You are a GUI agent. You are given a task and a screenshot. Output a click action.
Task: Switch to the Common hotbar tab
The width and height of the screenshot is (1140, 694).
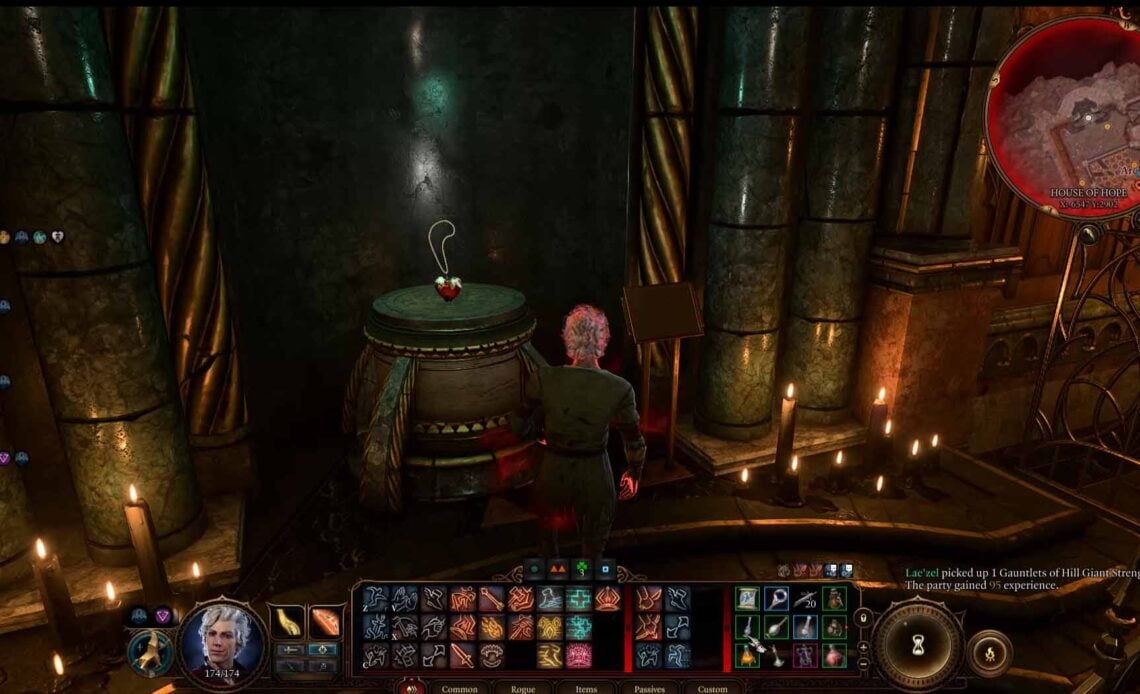coord(459,688)
